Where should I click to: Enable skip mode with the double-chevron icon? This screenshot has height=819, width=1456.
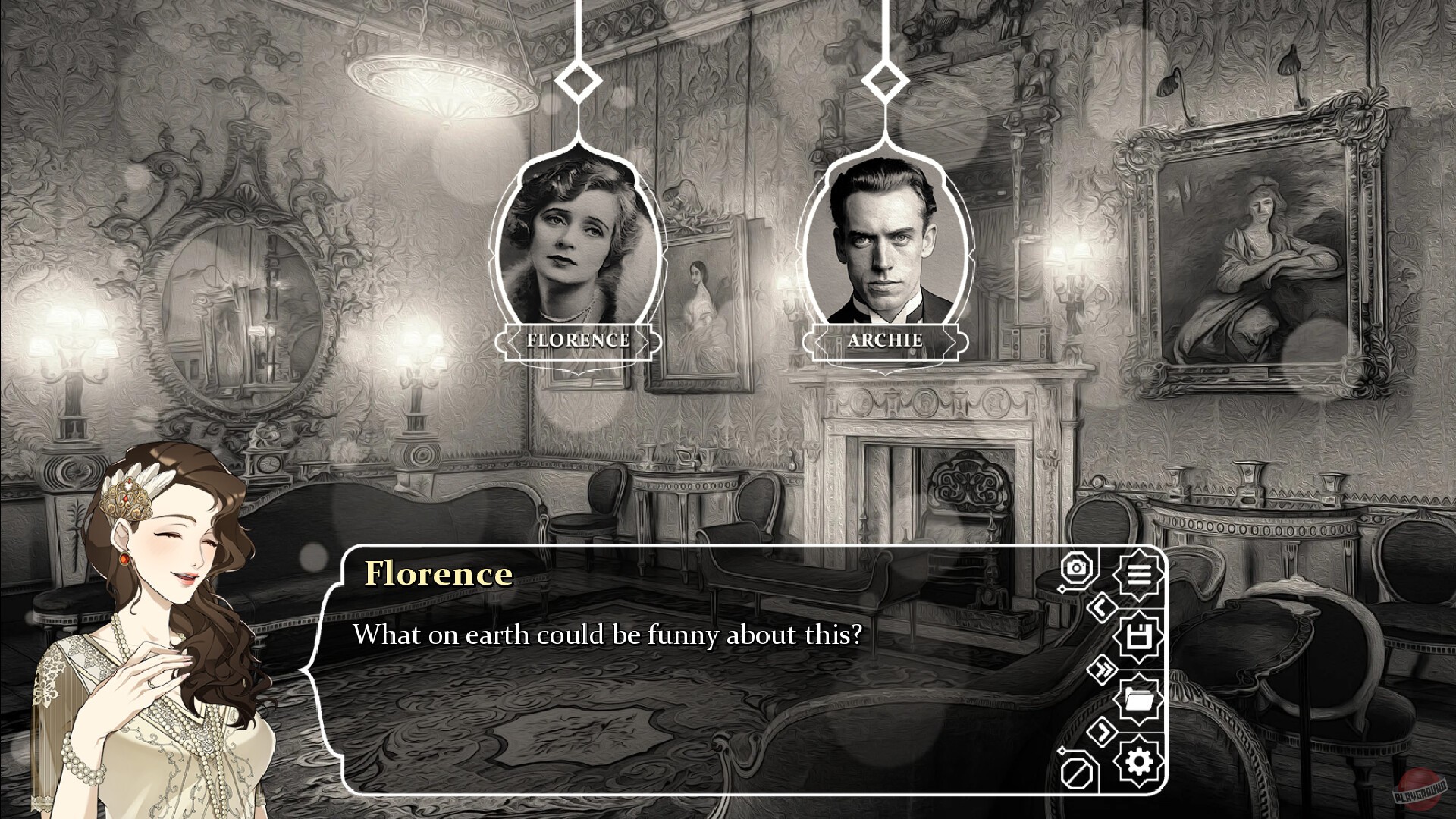(x=1103, y=667)
